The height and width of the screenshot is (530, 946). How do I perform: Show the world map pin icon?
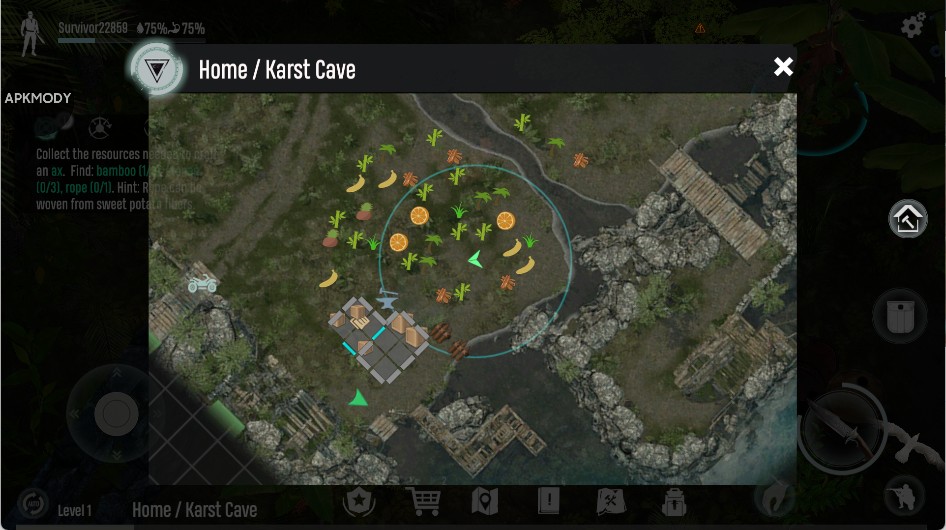pos(484,501)
